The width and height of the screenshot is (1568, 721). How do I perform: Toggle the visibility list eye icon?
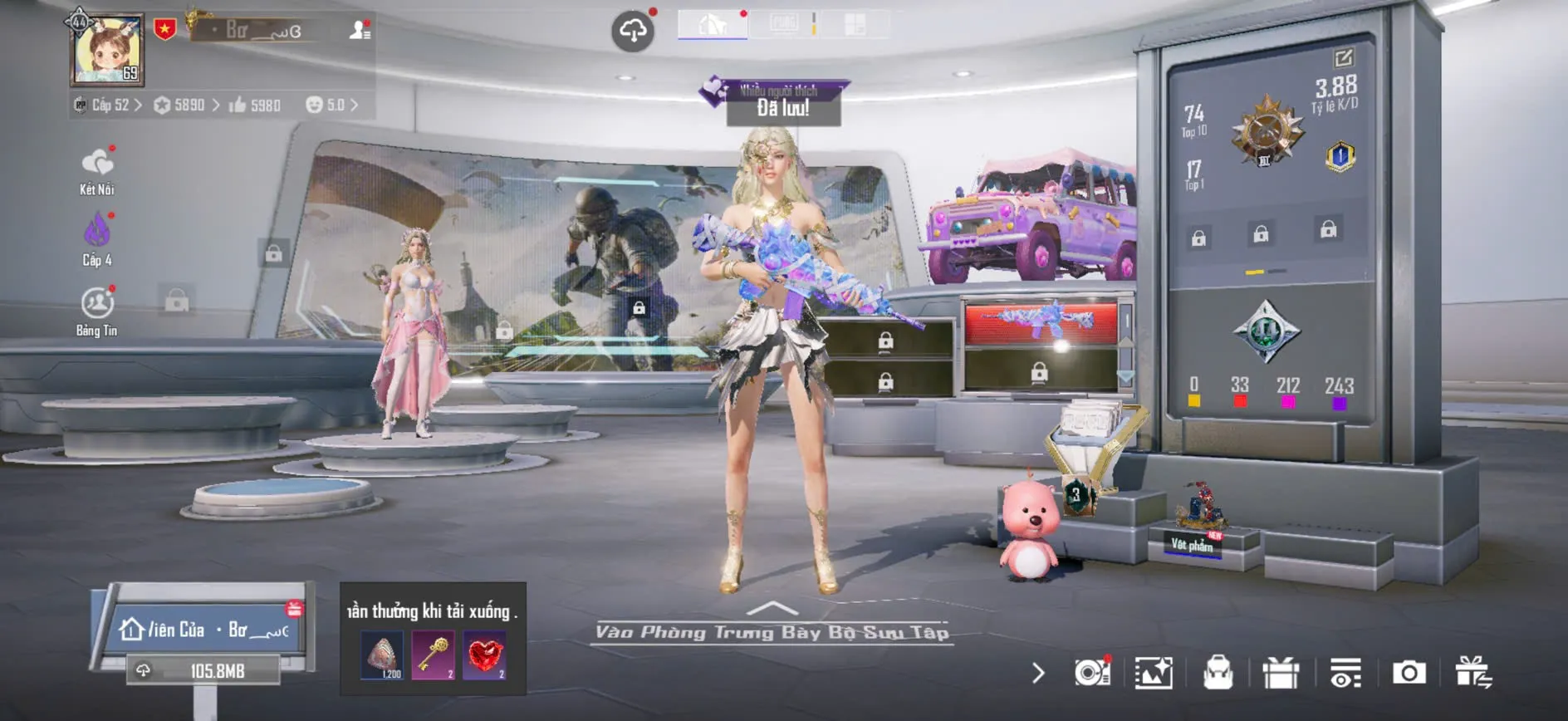1345,673
